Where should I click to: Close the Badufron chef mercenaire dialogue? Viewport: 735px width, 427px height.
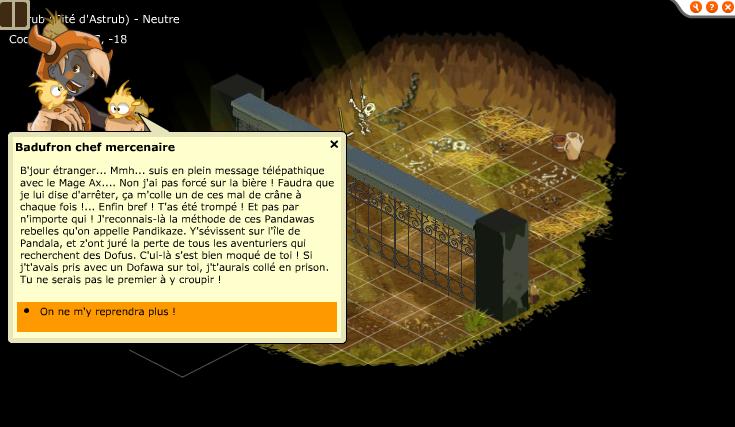click(x=334, y=144)
